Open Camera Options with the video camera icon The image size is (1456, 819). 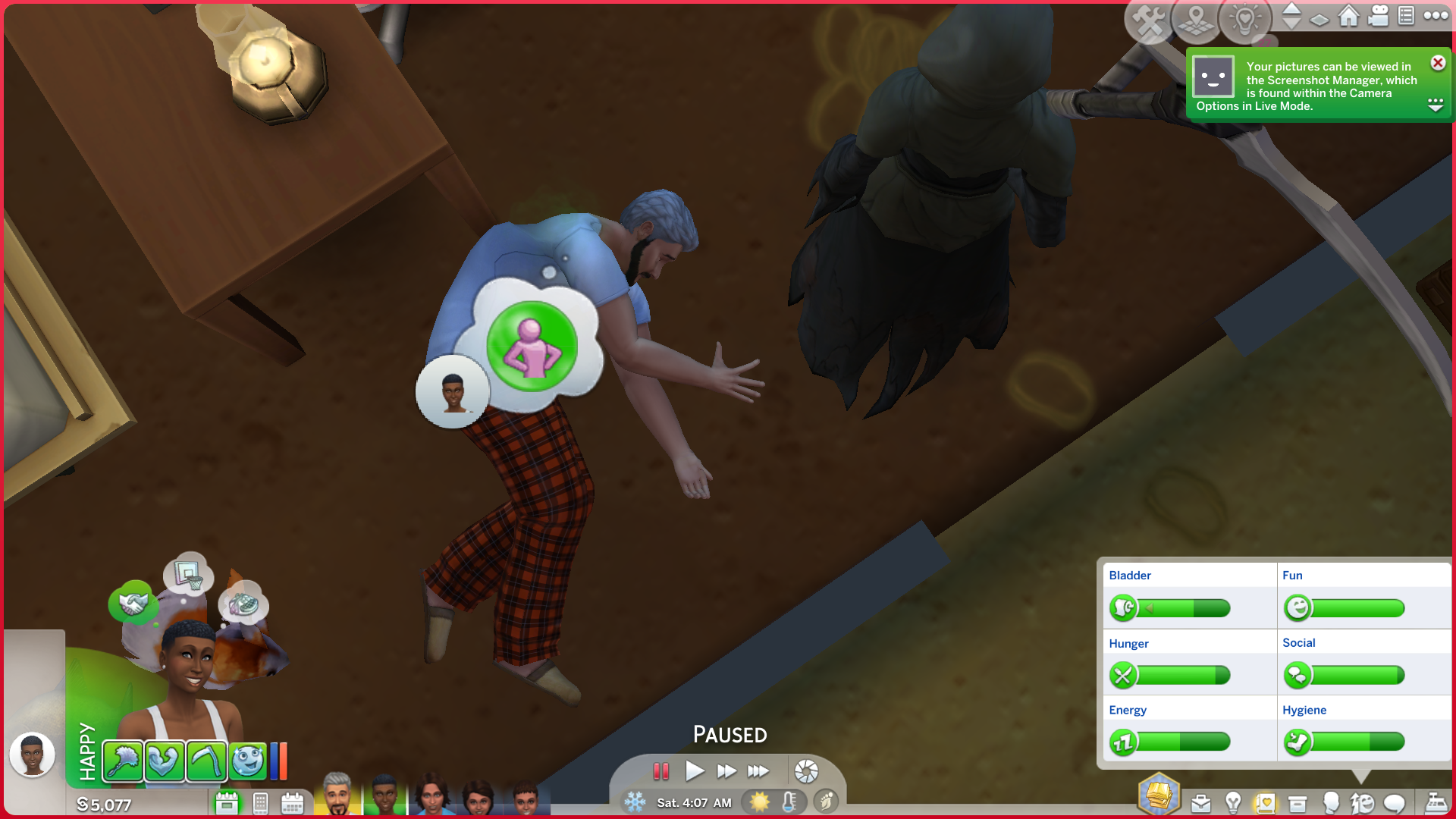(x=1378, y=16)
